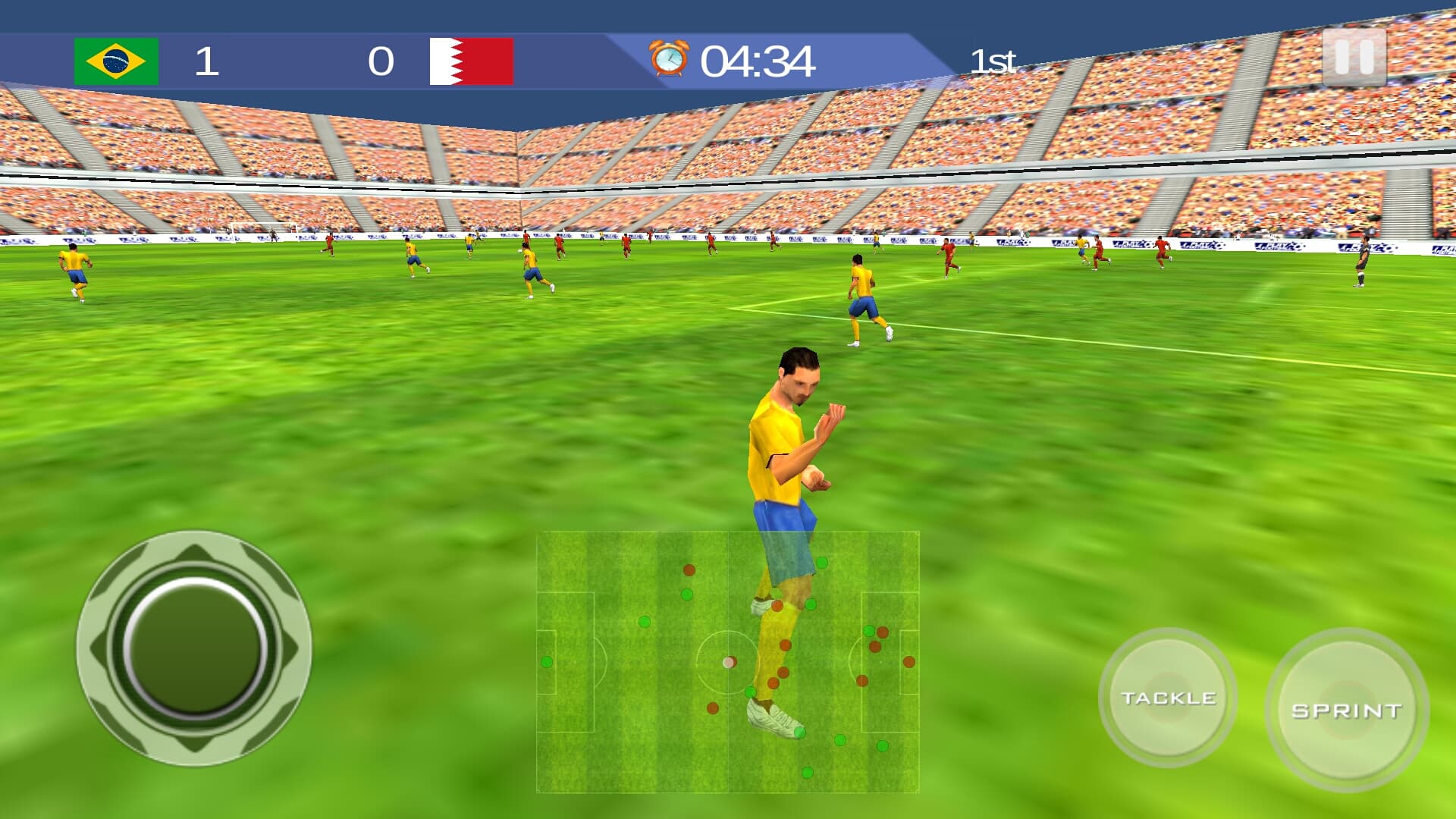Click the match timer showing 04:34
This screenshot has width=1456, height=819.
(758, 61)
